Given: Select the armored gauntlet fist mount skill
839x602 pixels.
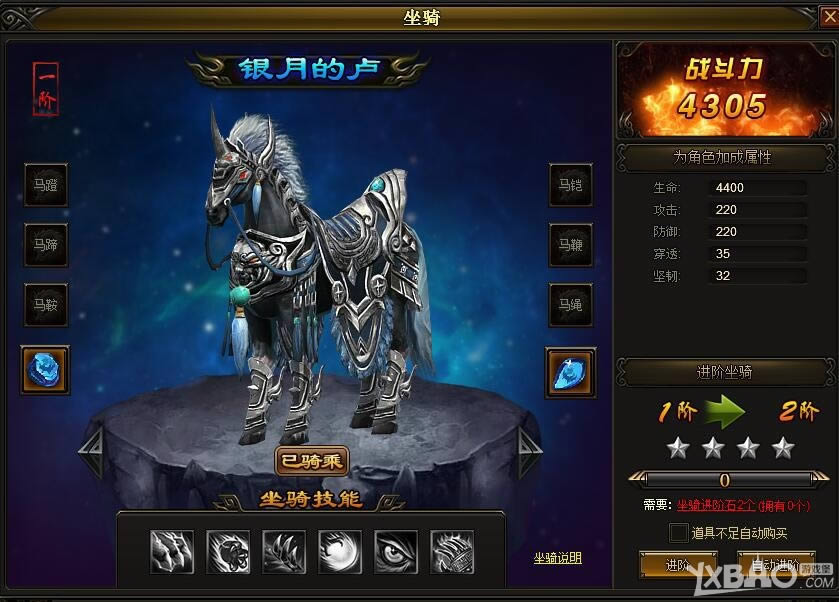Looking at the screenshot, I should tap(452, 551).
